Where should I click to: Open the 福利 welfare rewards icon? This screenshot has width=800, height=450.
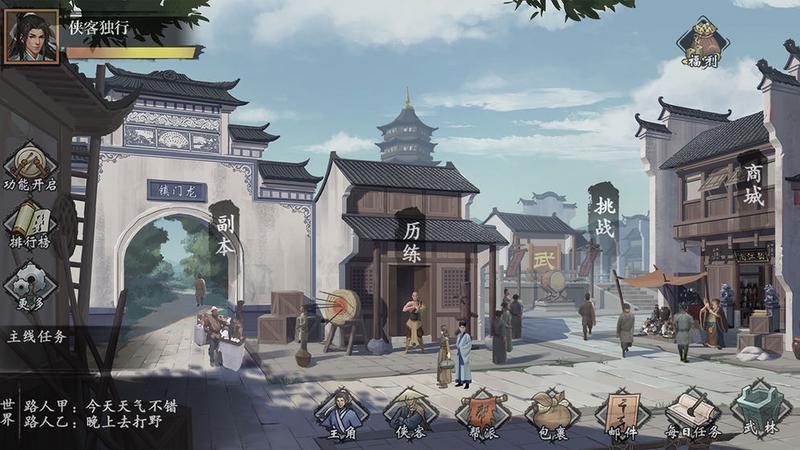point(703,43)
